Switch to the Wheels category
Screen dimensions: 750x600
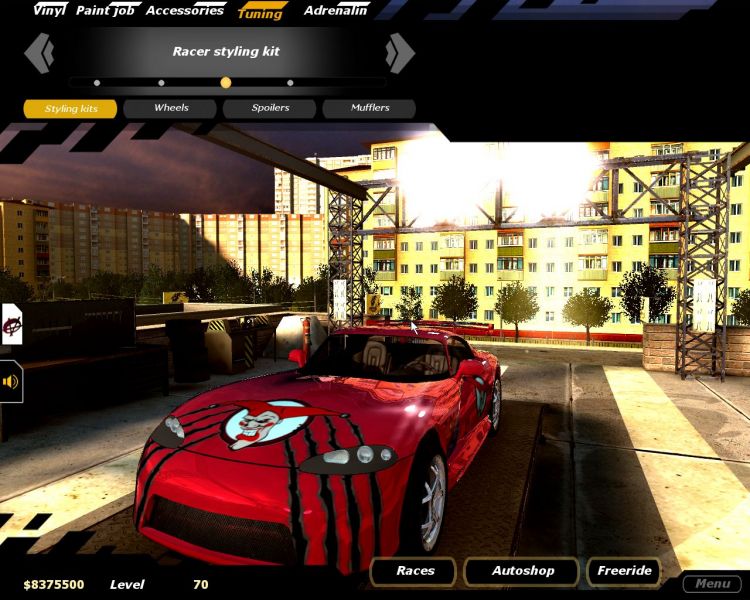tap(170, 108)
